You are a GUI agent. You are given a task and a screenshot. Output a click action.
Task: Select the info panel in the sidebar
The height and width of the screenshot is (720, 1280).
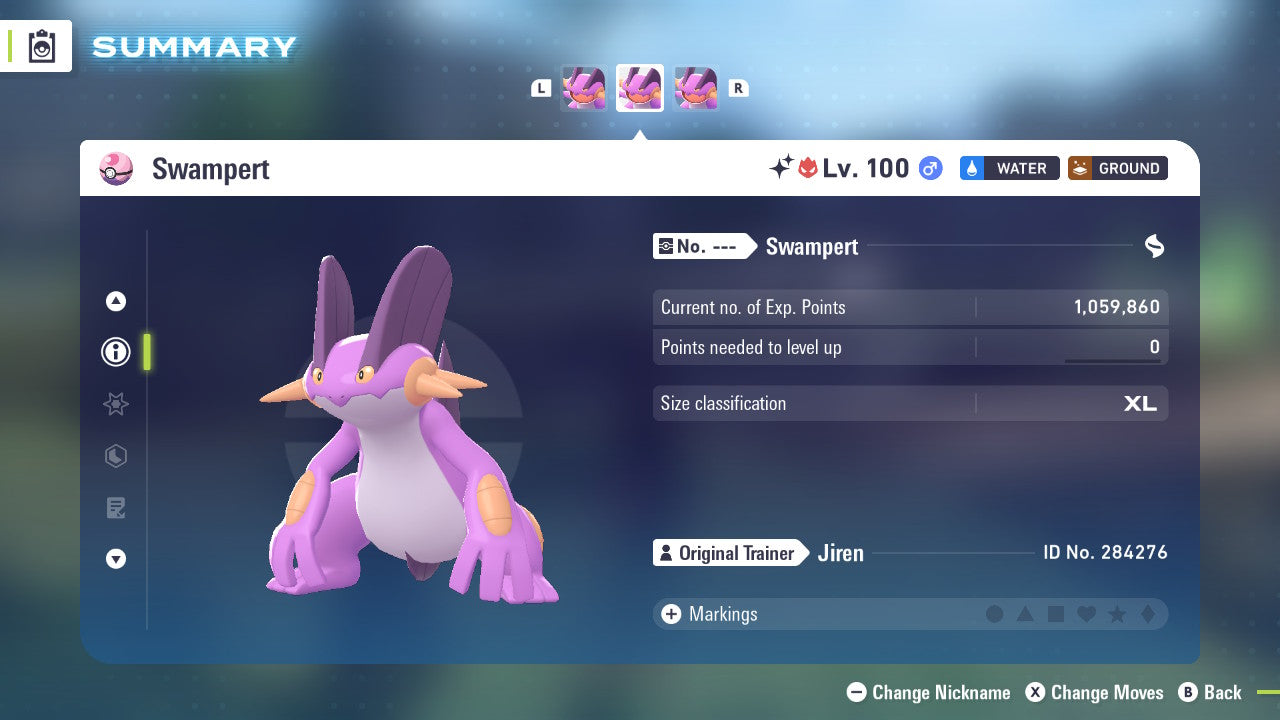click(115, 352)
